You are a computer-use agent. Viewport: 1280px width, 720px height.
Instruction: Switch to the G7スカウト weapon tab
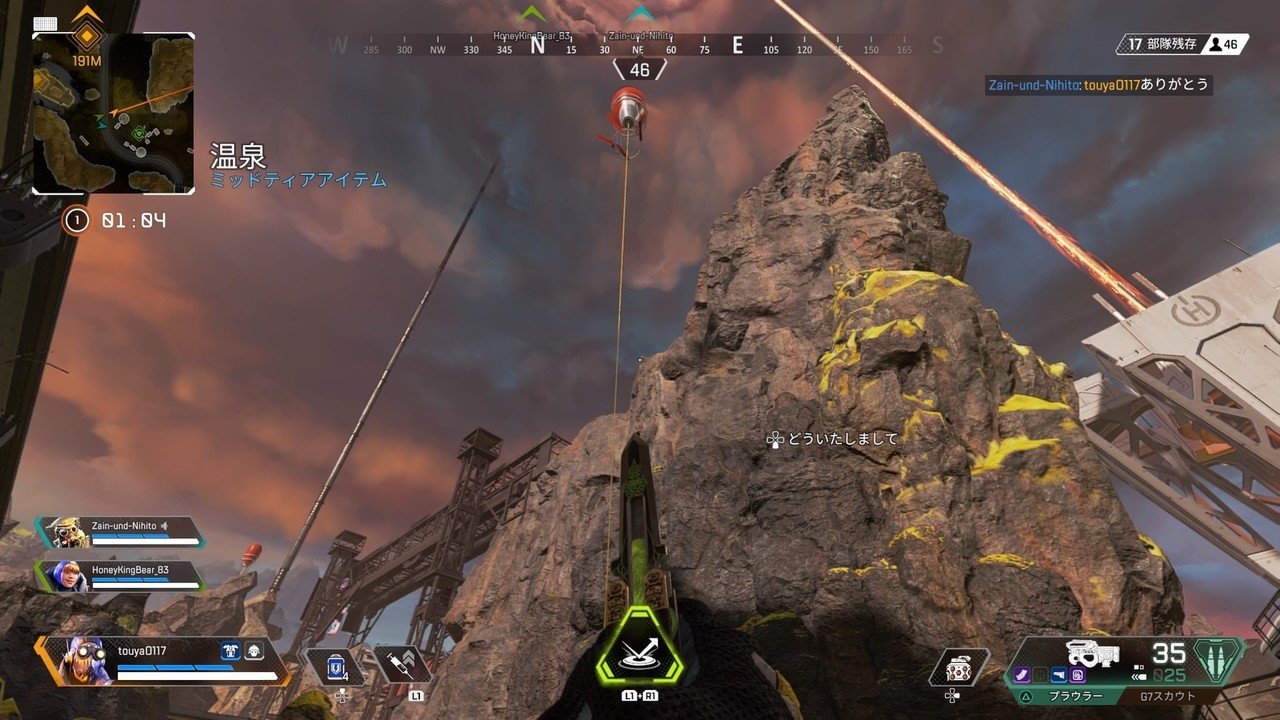pos(1167,696)
